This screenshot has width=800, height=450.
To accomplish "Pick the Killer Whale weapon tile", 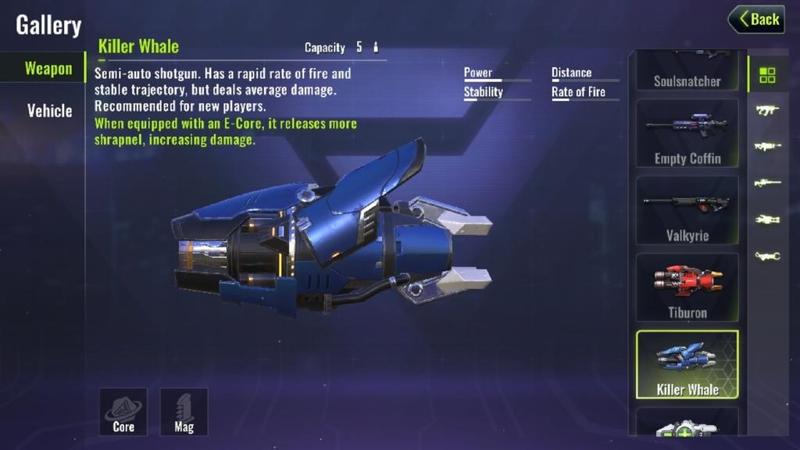I will 687,365.
